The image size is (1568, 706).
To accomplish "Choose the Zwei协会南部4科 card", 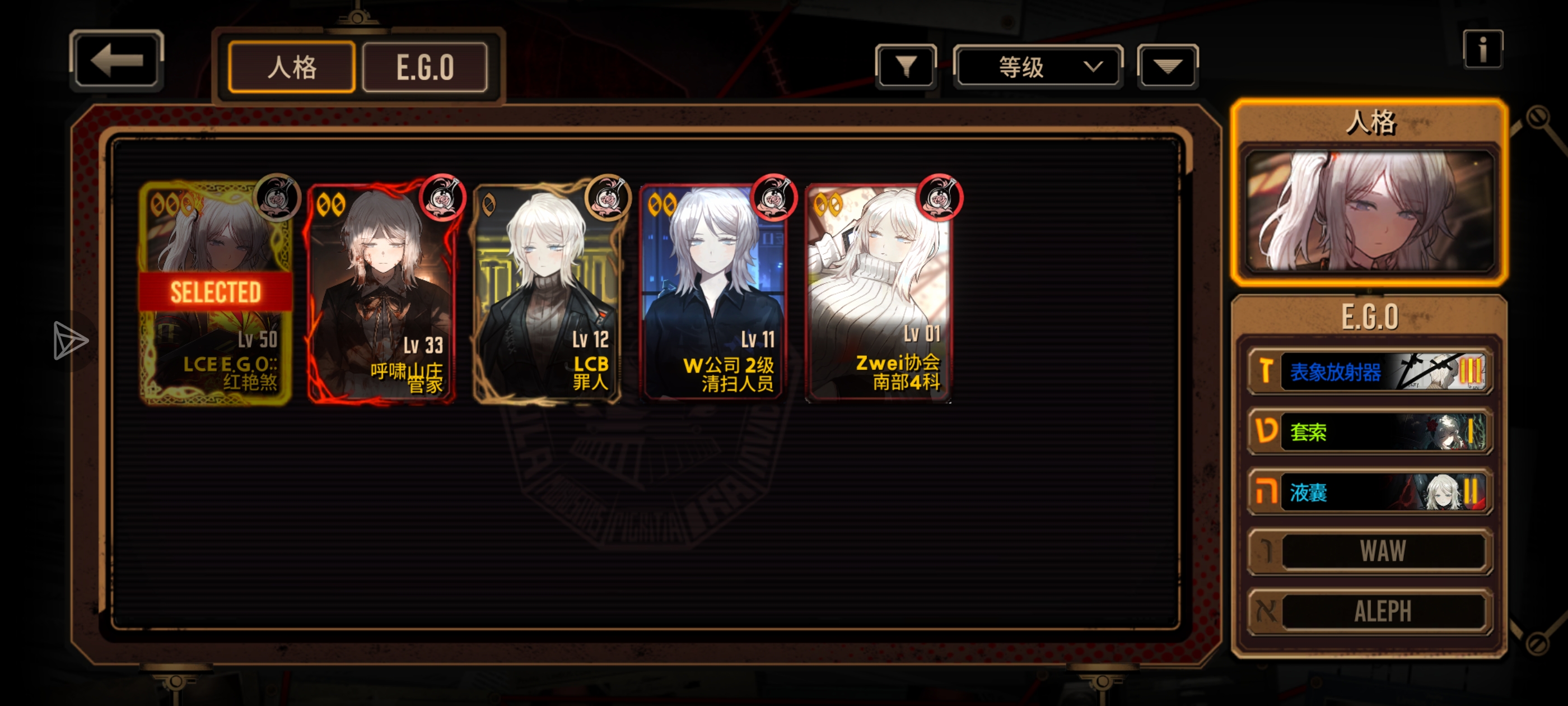I will click(878, 292).
